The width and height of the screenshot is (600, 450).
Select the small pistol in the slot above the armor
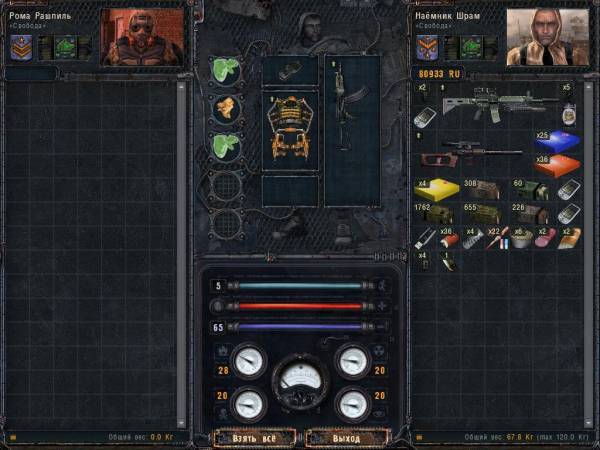[288, 69]
